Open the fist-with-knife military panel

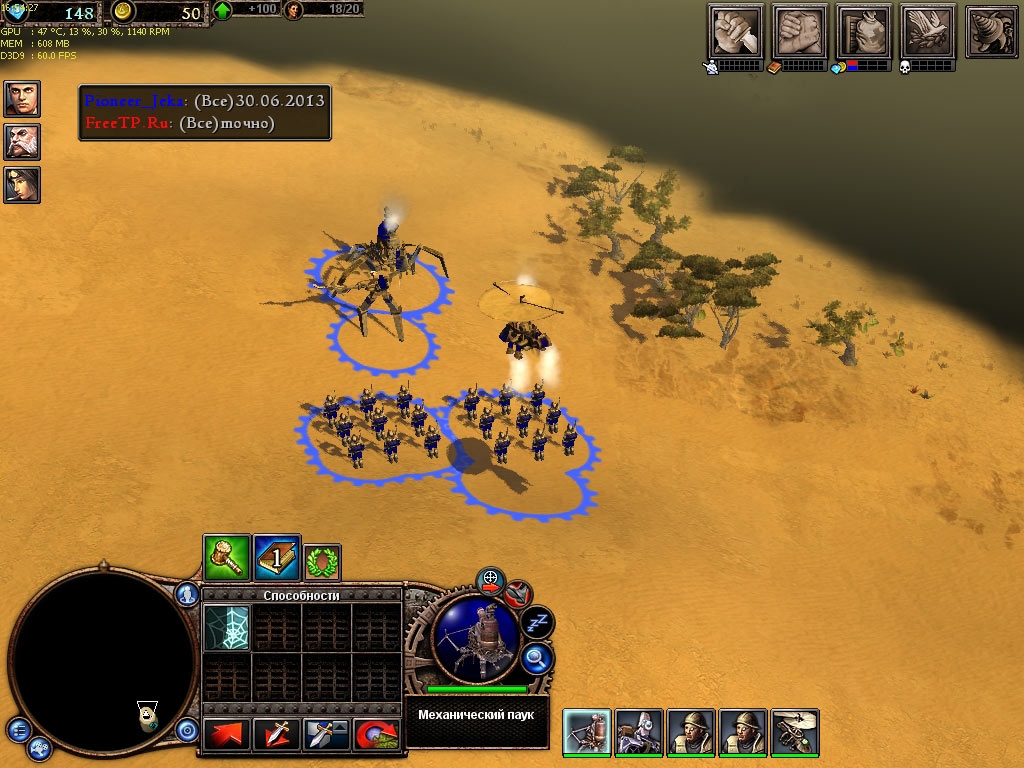(x=735, y=31)
